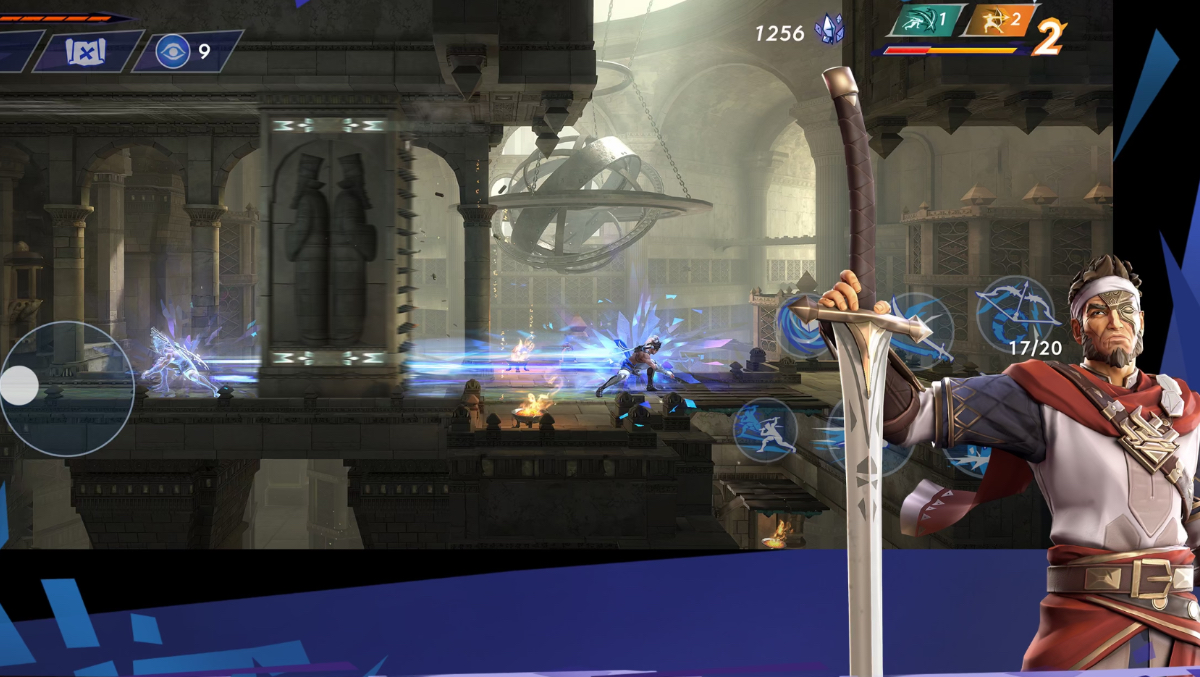Select the orange archer Athra surge
This screenshot has height=677, width=1200.
(x=996, y=20)
